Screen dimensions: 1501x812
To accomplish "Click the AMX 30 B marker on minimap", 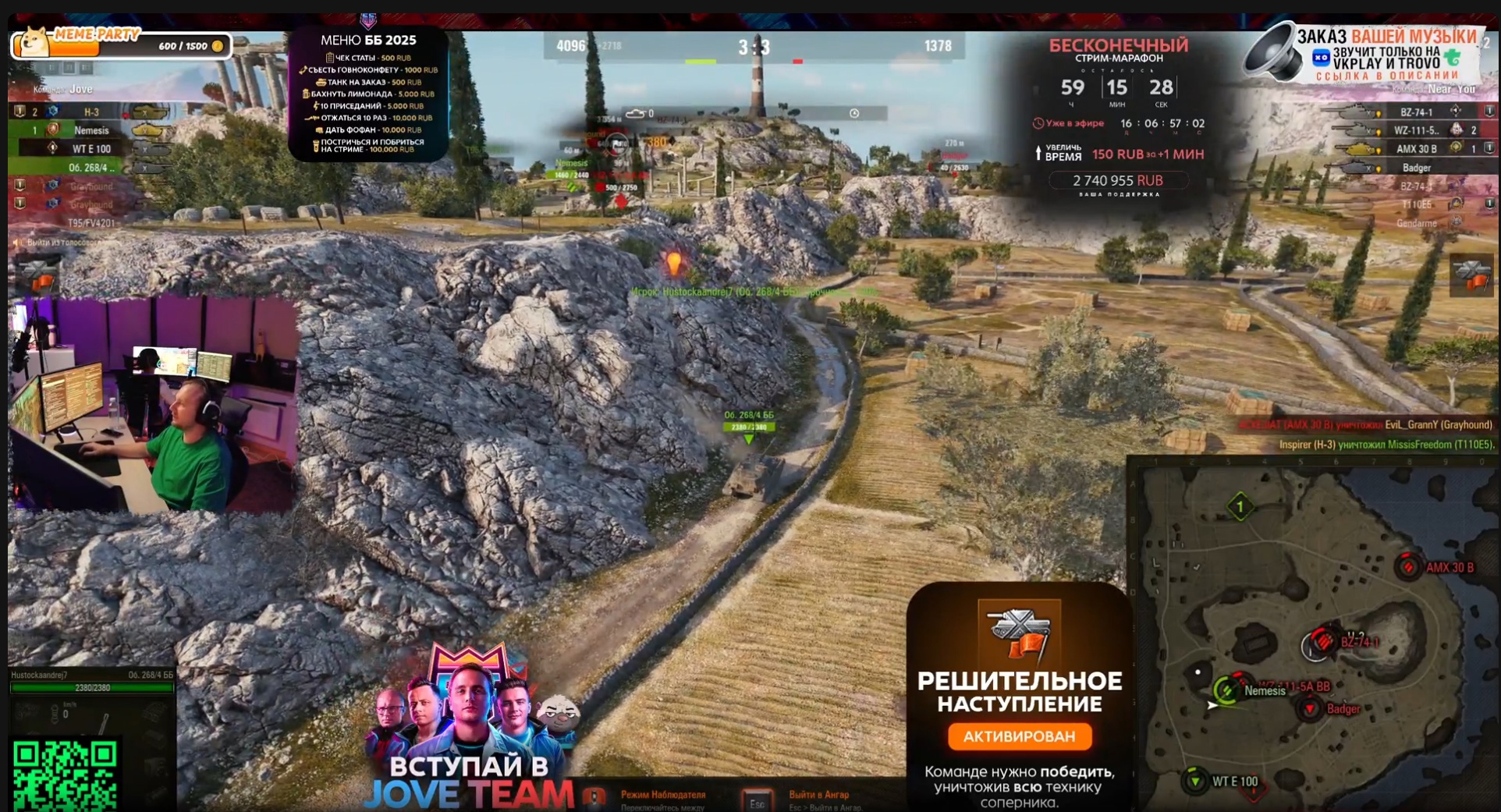I will pos(1408,566).
